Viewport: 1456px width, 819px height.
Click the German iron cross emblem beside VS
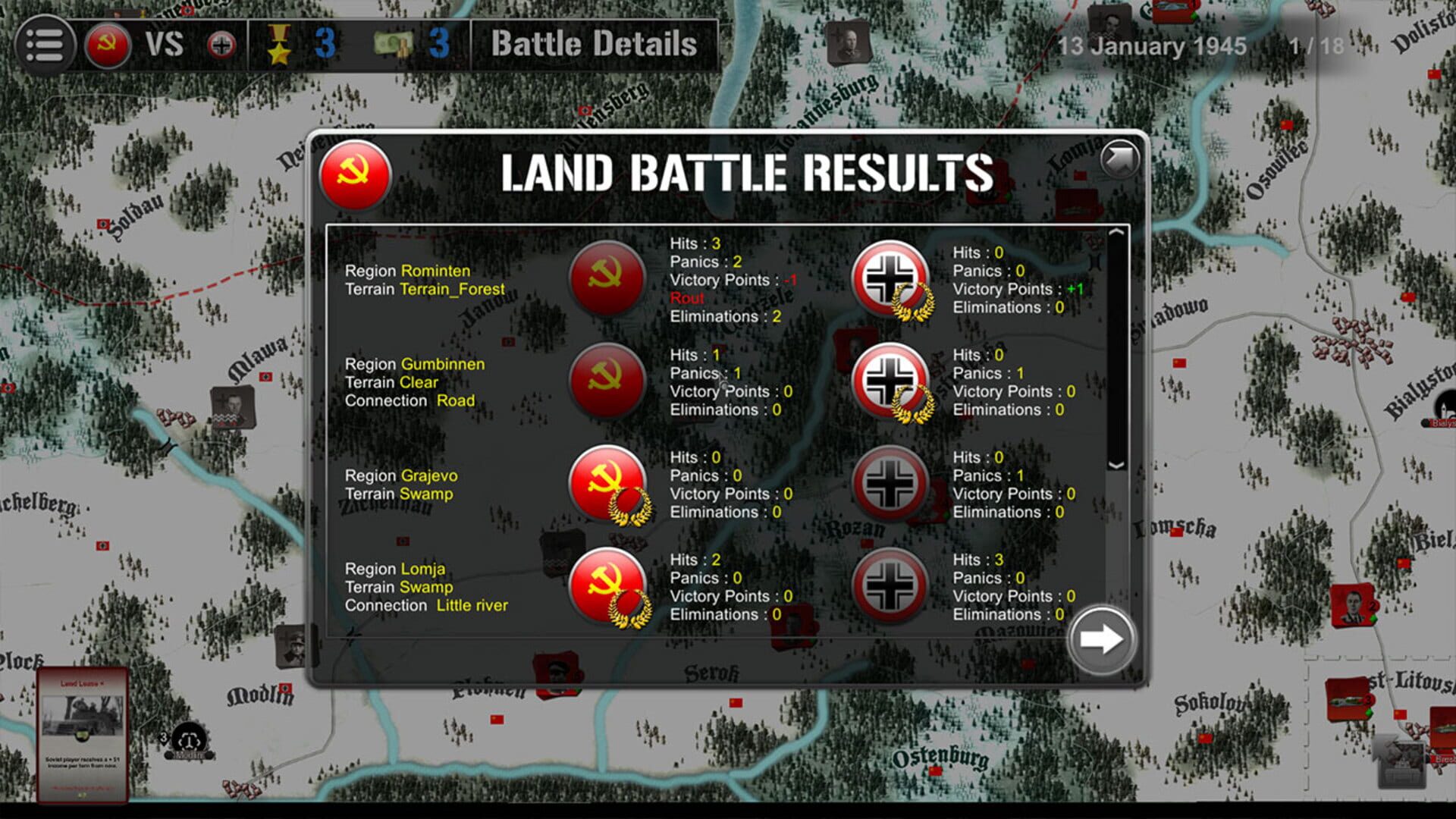tap(221, 44)
